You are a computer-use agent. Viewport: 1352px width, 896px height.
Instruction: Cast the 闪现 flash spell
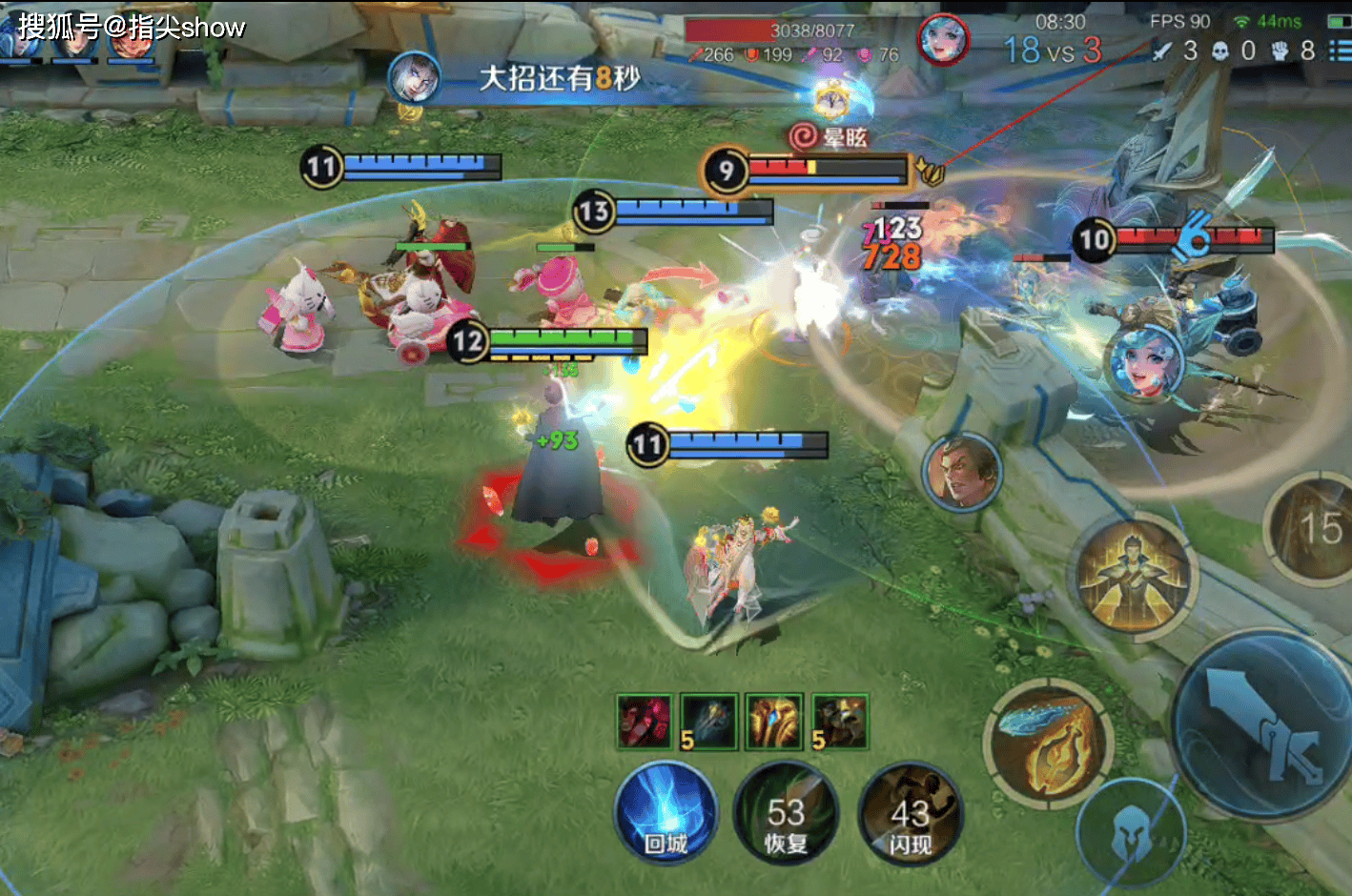click(x=910, y=815)
